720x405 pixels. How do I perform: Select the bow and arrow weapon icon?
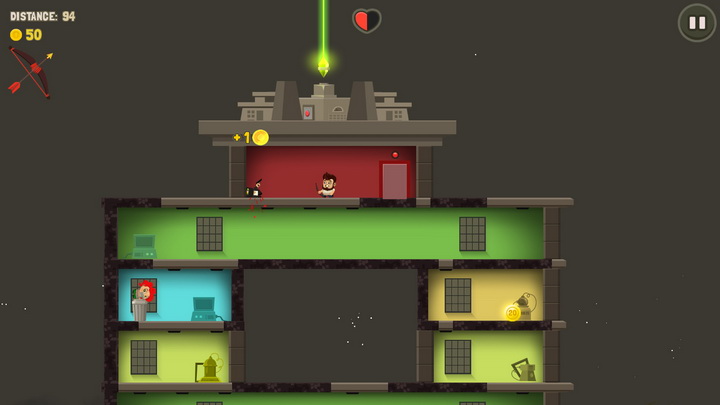coord(30,73)
